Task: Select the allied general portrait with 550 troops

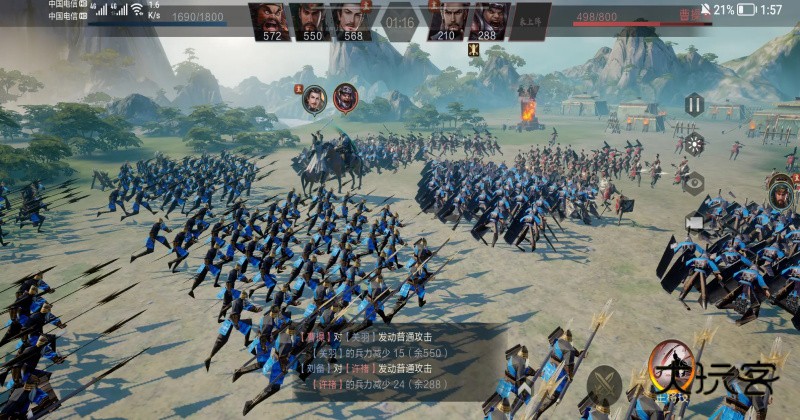Action: pyautogui.click(x=313, y=21)
